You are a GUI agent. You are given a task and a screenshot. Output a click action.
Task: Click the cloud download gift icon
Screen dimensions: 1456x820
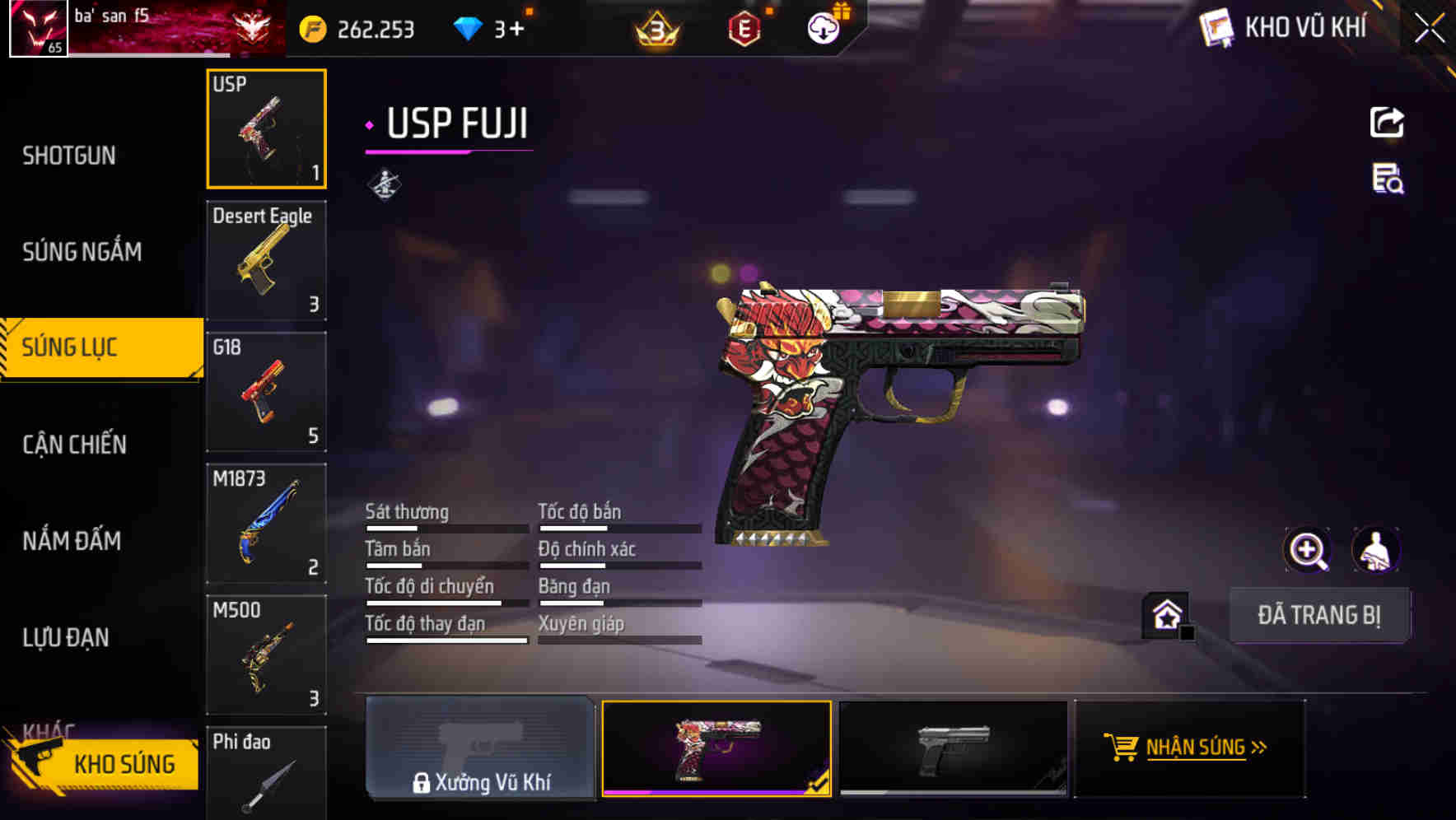click(823, 27)
